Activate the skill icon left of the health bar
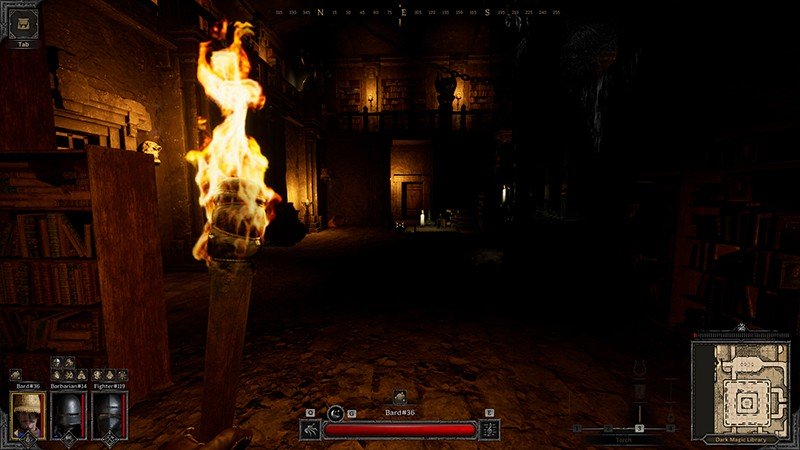The width and height of the screenshot is (800, 450). (310, 429)
